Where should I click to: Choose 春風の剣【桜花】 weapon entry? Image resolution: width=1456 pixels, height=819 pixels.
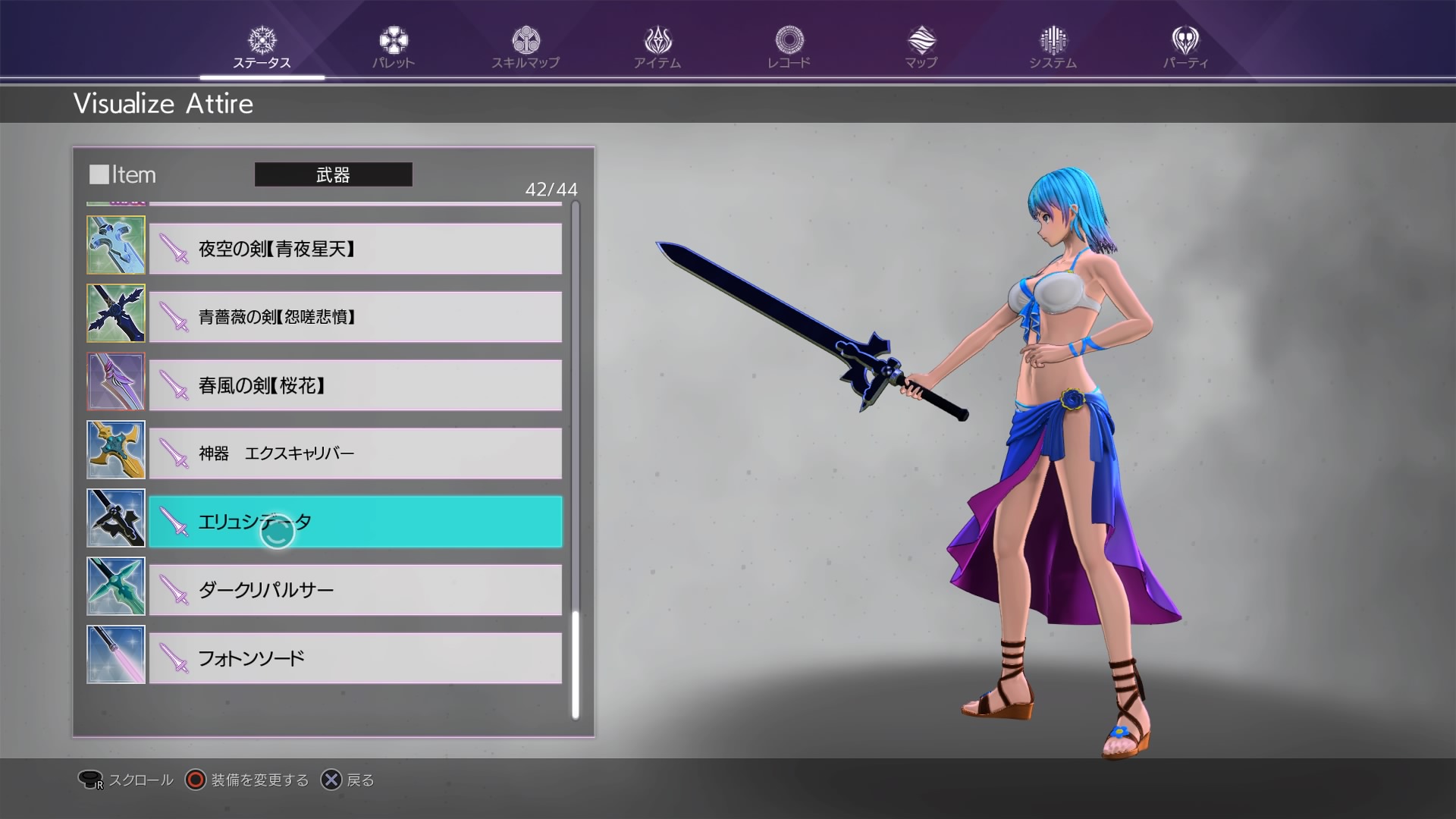[x=355, y=385]
